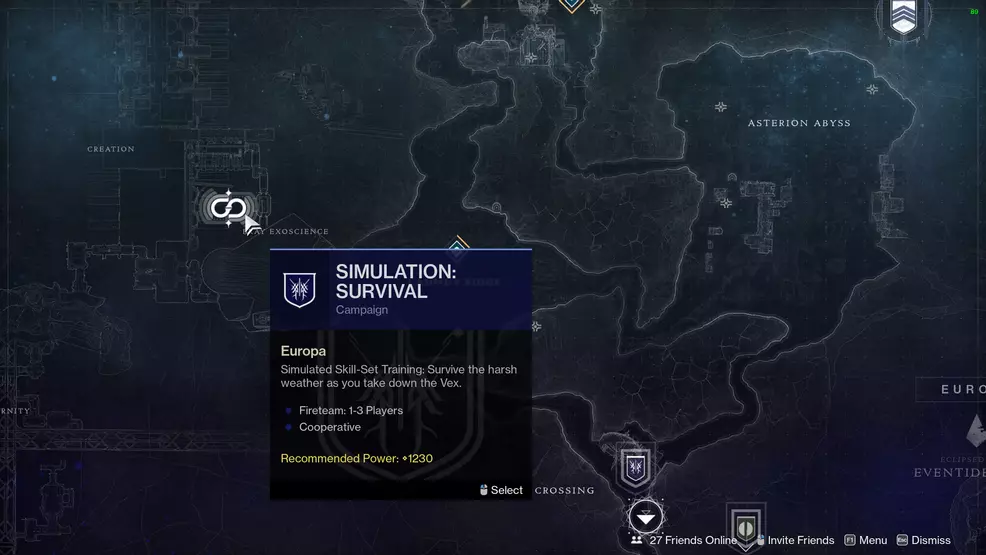The height and width of the screenshot is (555, 986).
Task: Select the Simulation: Survival infinity-loop node
Action: [228, 208]
